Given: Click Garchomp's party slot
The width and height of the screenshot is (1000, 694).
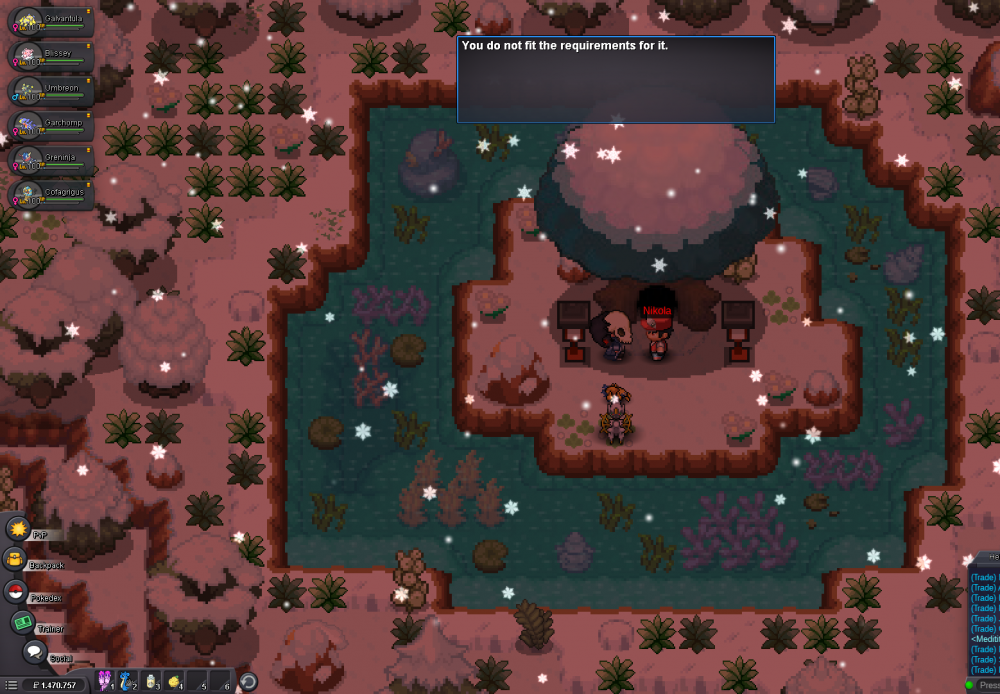Looking at the screenshot, I should pyautogui.click(x=51, y=127).
